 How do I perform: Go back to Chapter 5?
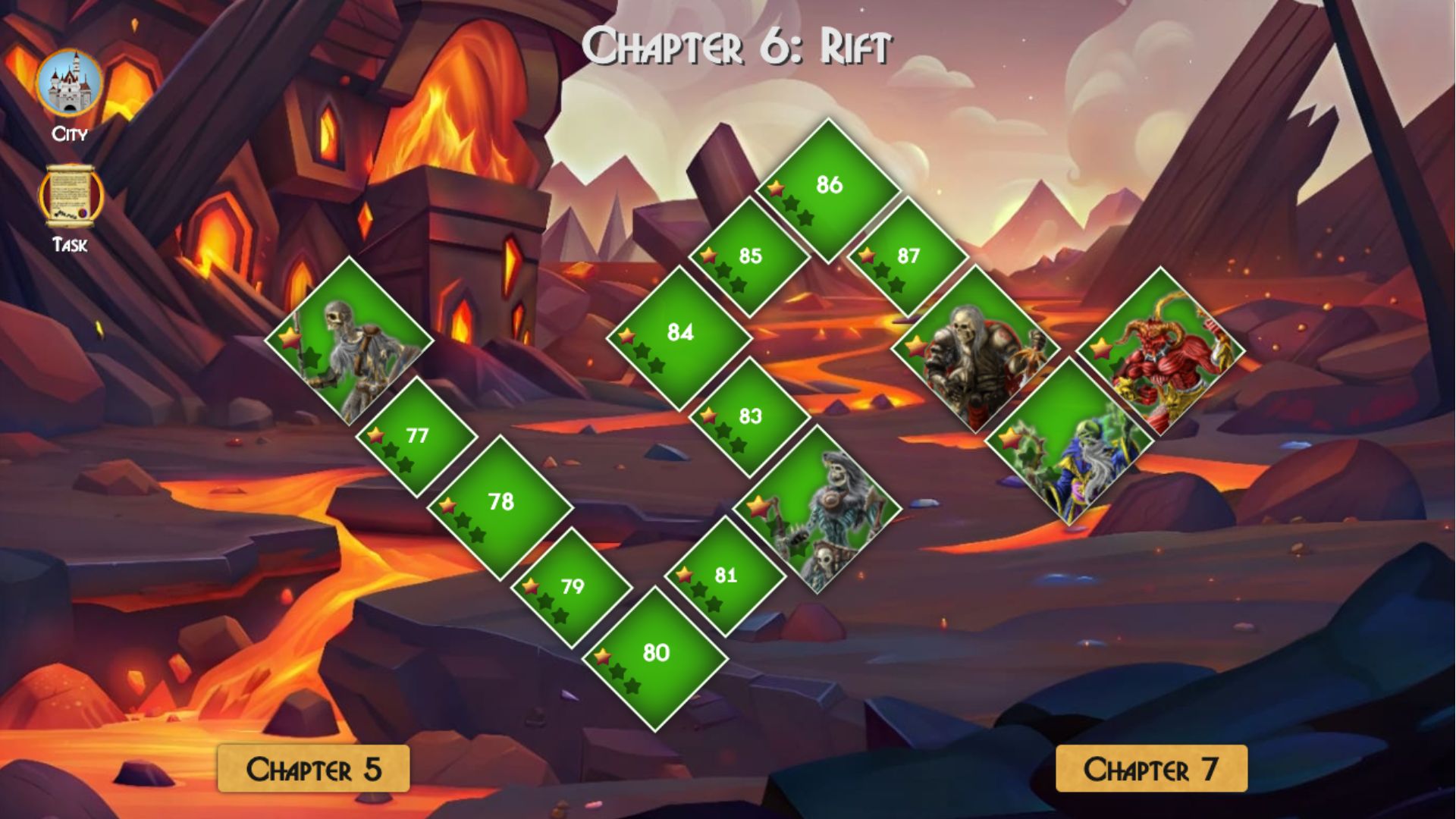313,769
